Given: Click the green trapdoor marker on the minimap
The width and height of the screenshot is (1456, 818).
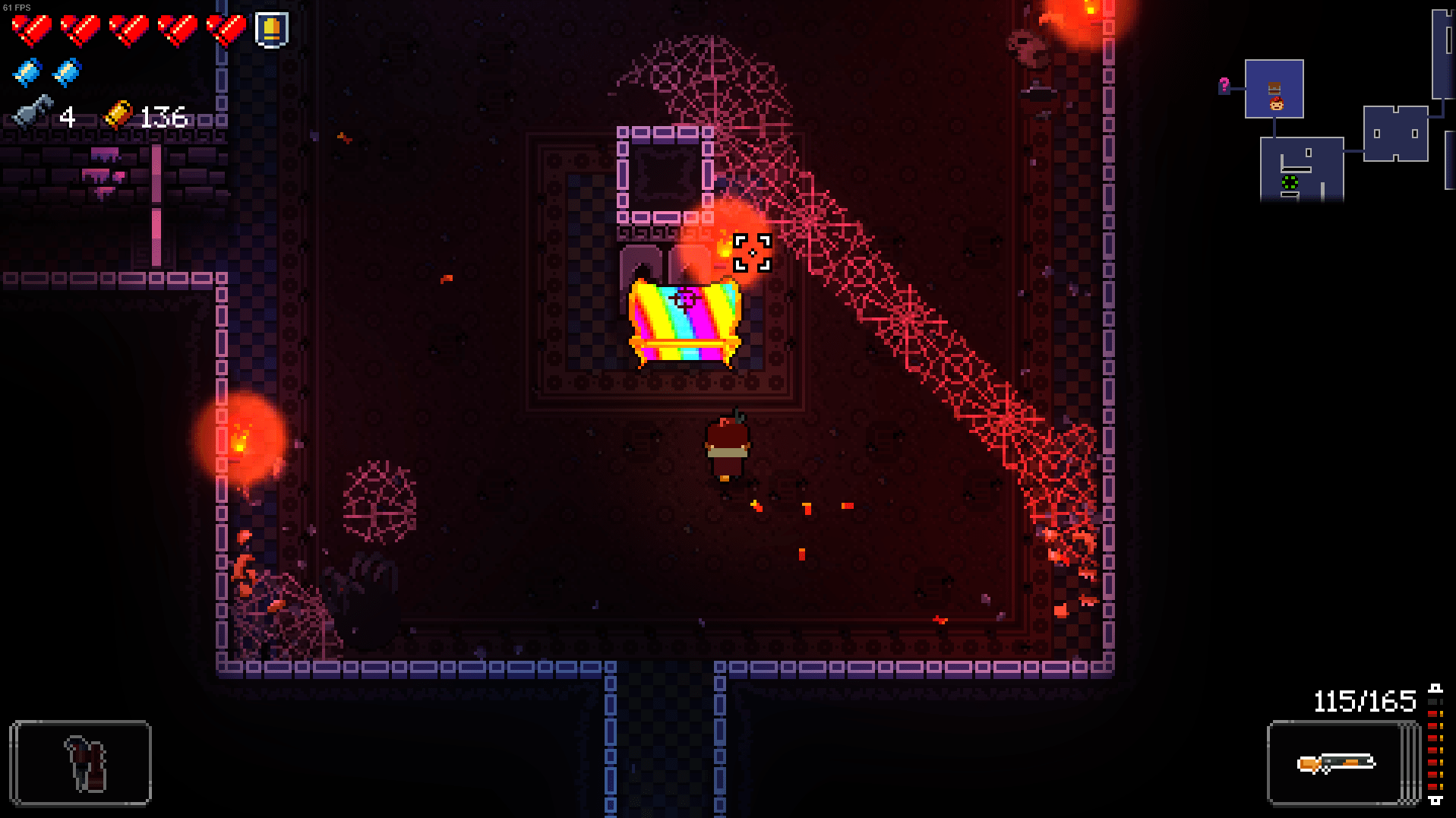Looking at the screenshot, I should [1290, 182].
